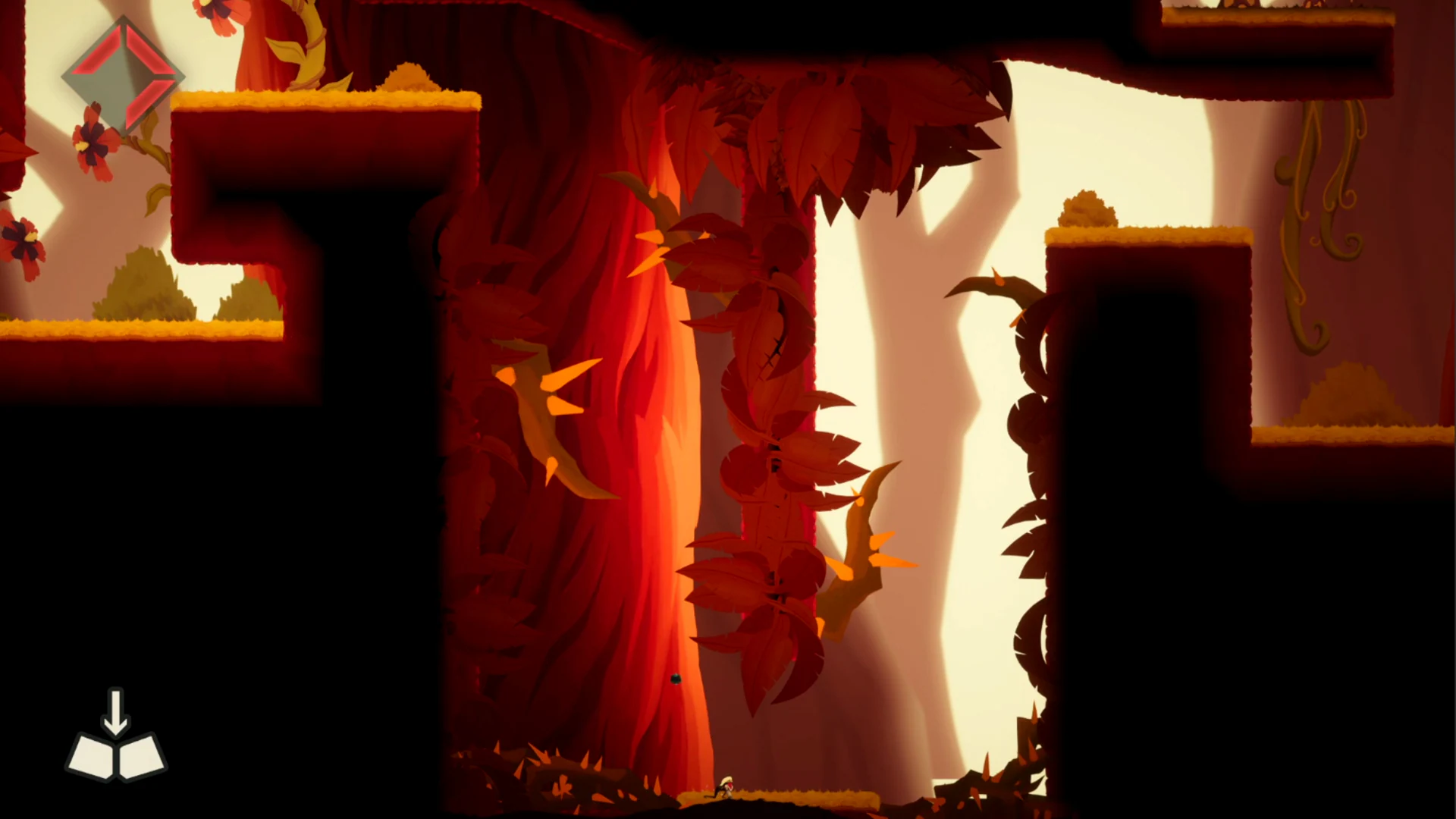Viewport: 1456px width, 819px height.
Task: Click the book icon's right page
Action: pos(140,755)
